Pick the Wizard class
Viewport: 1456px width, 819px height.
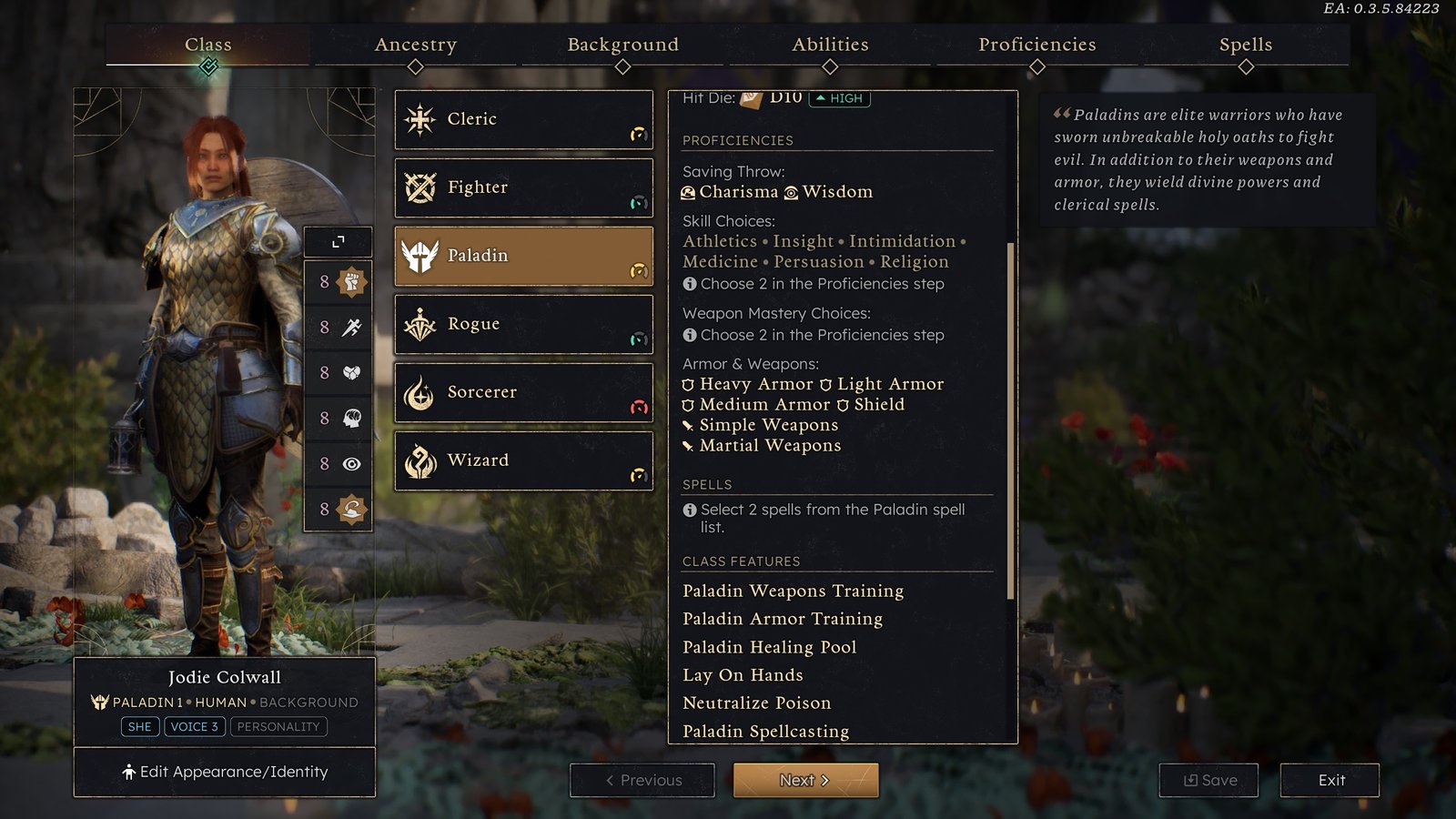click(x=523, y=460)
